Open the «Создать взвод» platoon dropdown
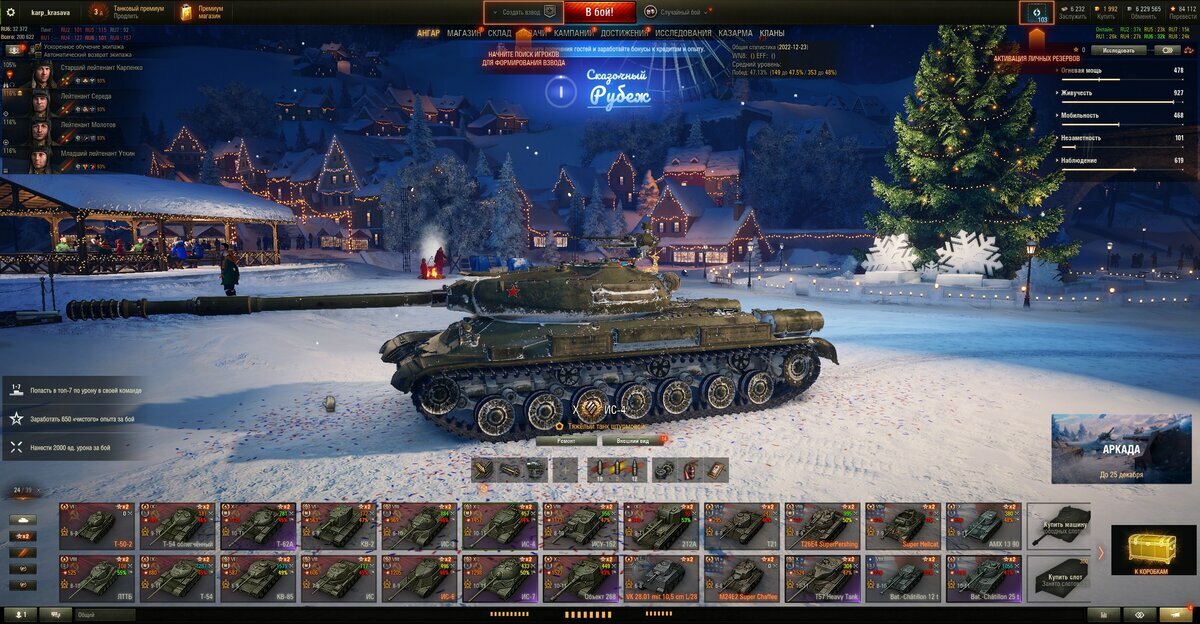This screenshot has height=624, width=1200. pos(523,12)
